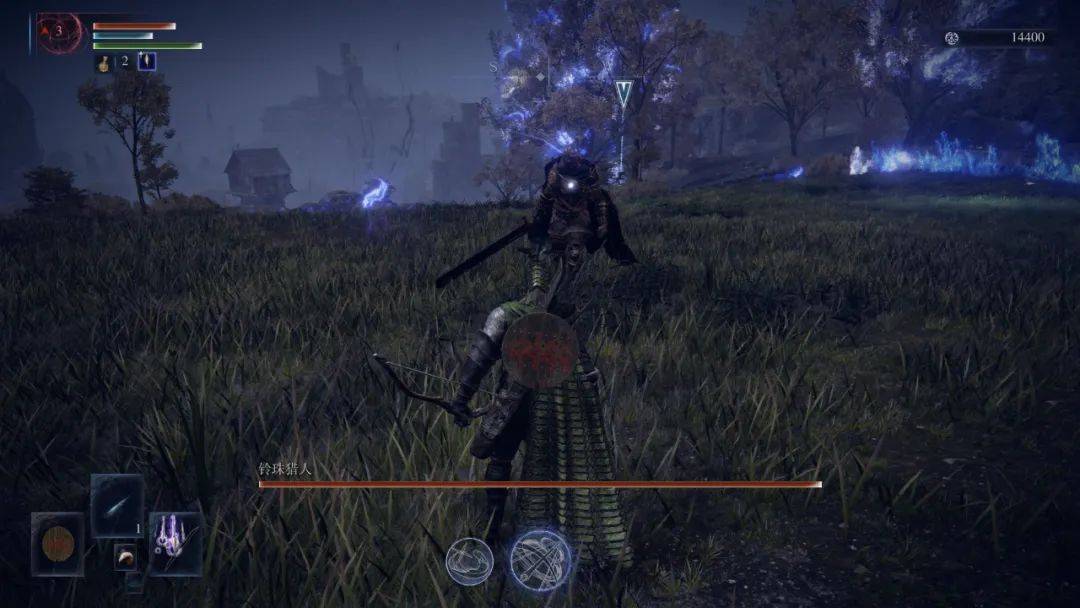Activate the smaller circular skill icon
The image size is (1080, 608).
point(469,561)
